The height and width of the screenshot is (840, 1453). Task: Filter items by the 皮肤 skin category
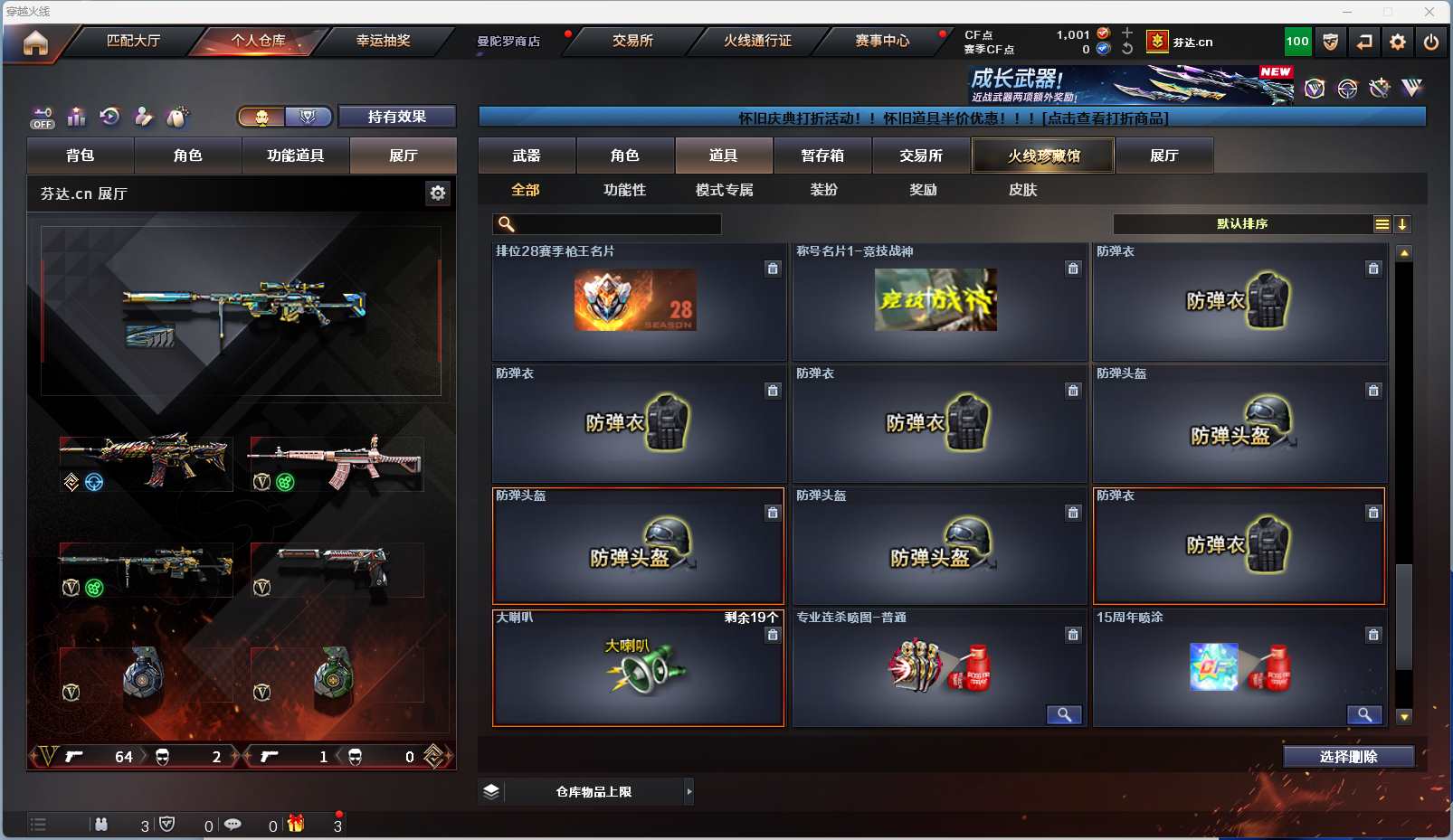pos(1022,190)
